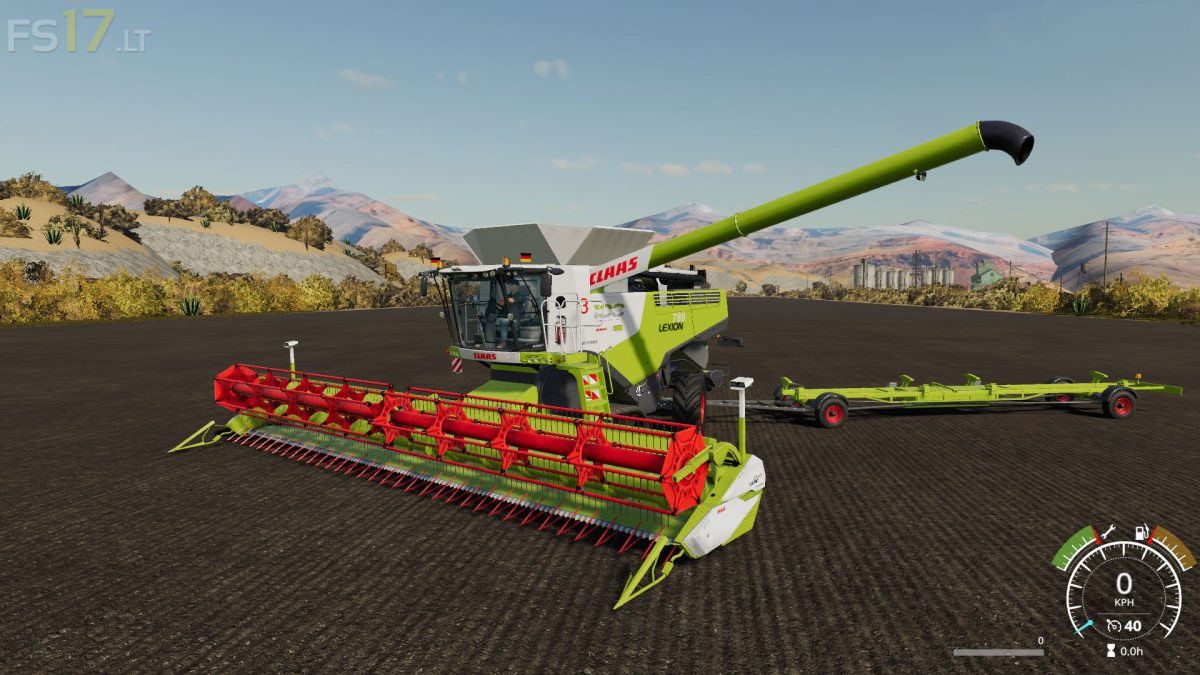
Task: Click the wrench damage icon
Action: tap(1108, 532)
